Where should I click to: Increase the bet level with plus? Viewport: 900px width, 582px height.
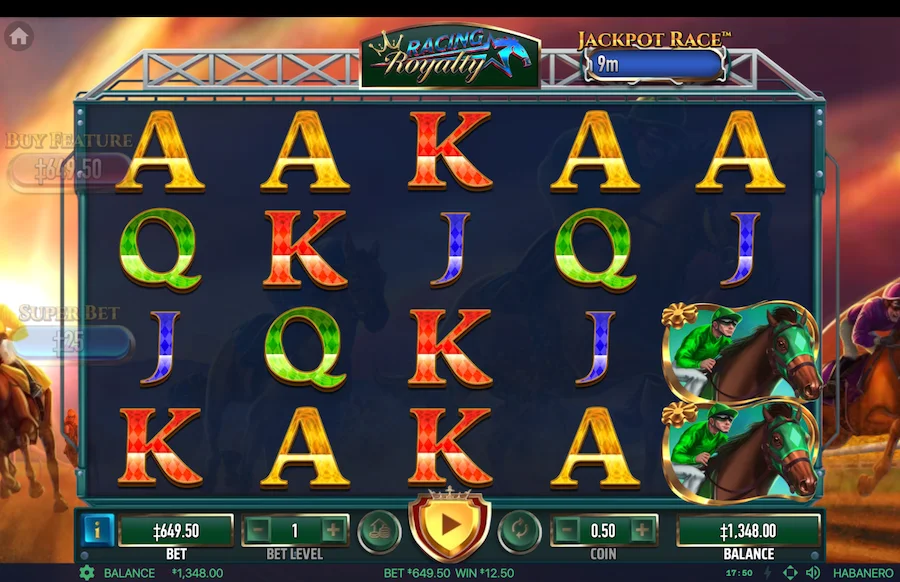coord(332,530)
